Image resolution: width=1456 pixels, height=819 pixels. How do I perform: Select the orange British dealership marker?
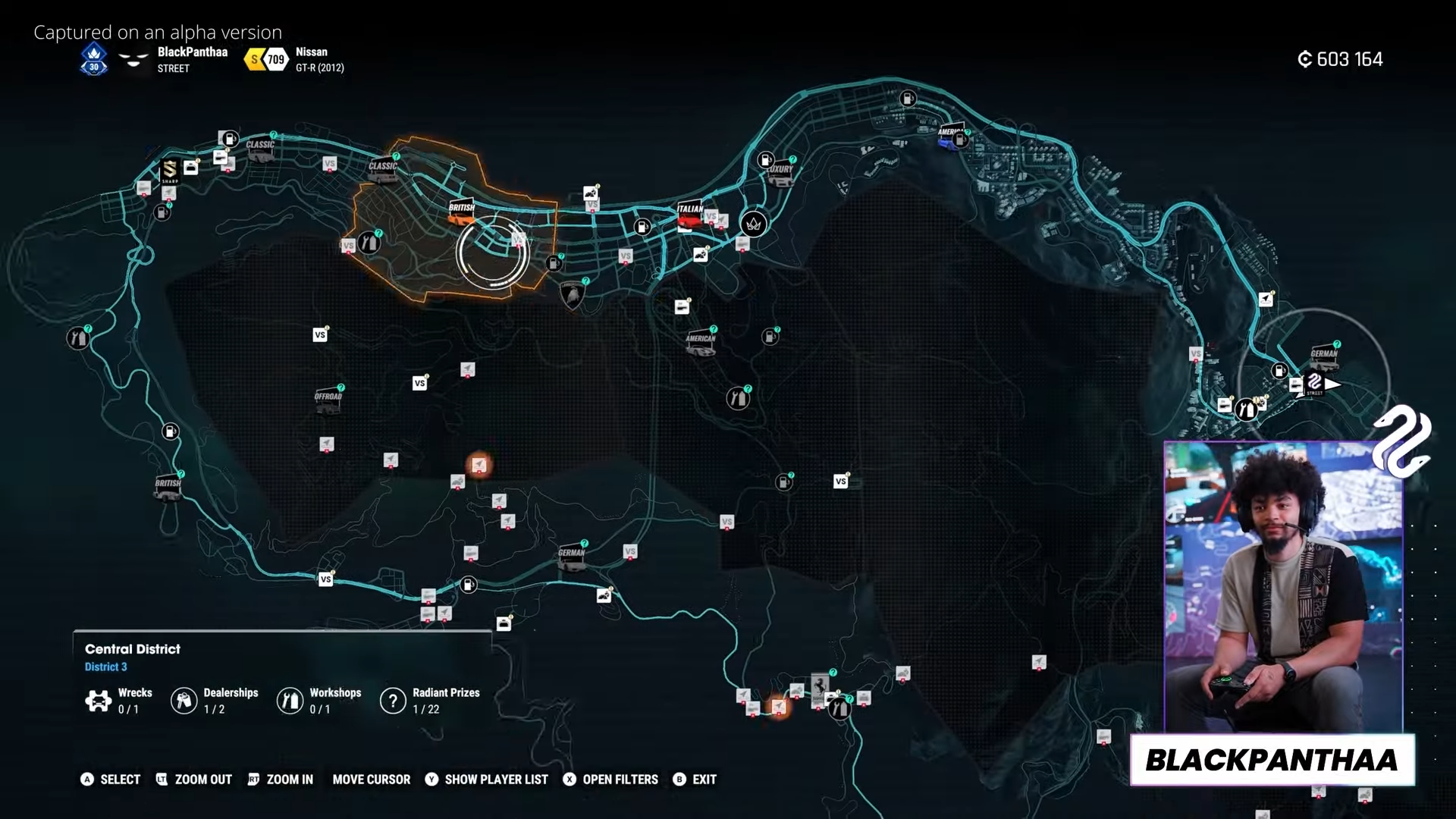(461, 212)
